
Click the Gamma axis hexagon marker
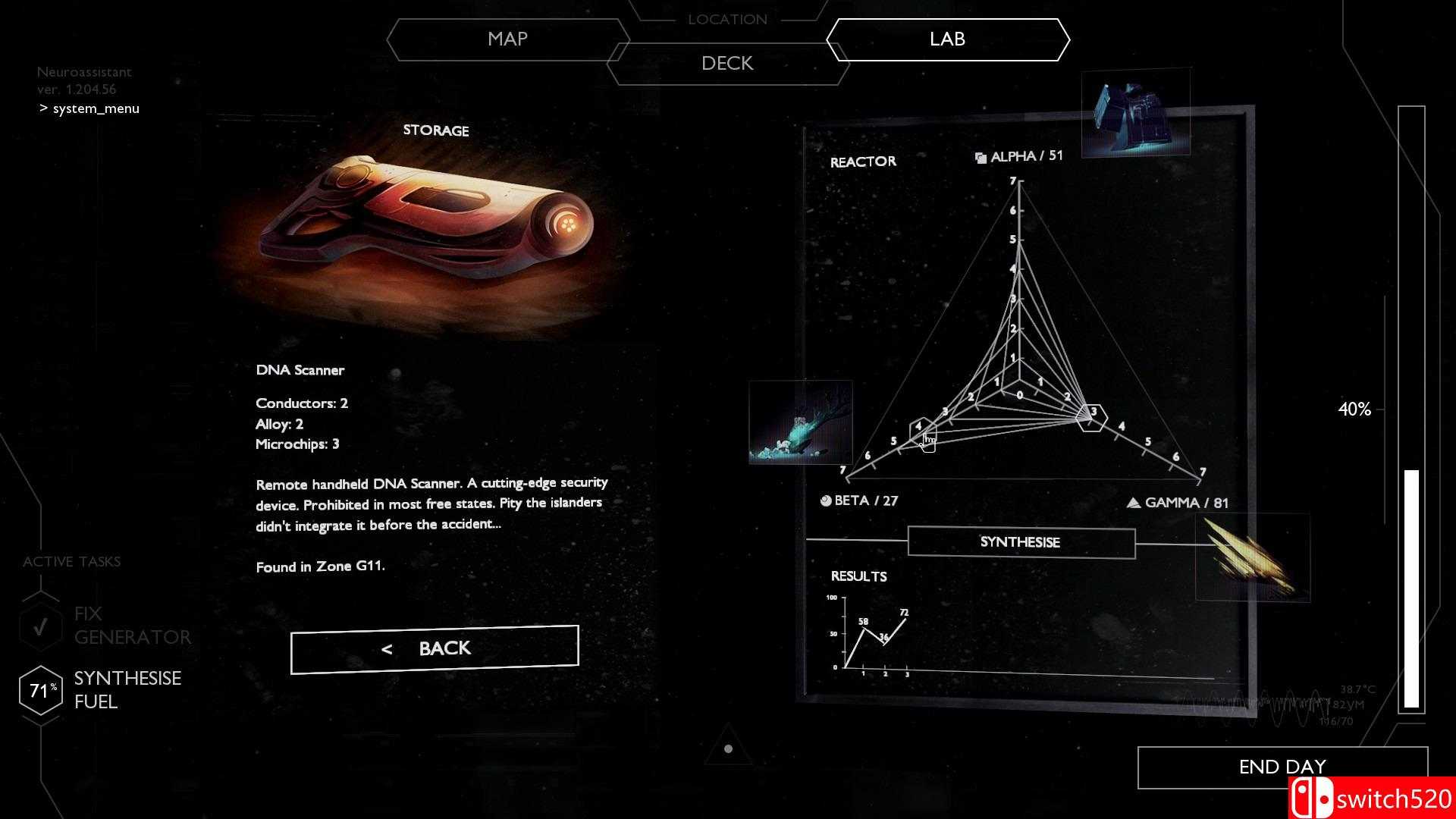pos(1092,416)
